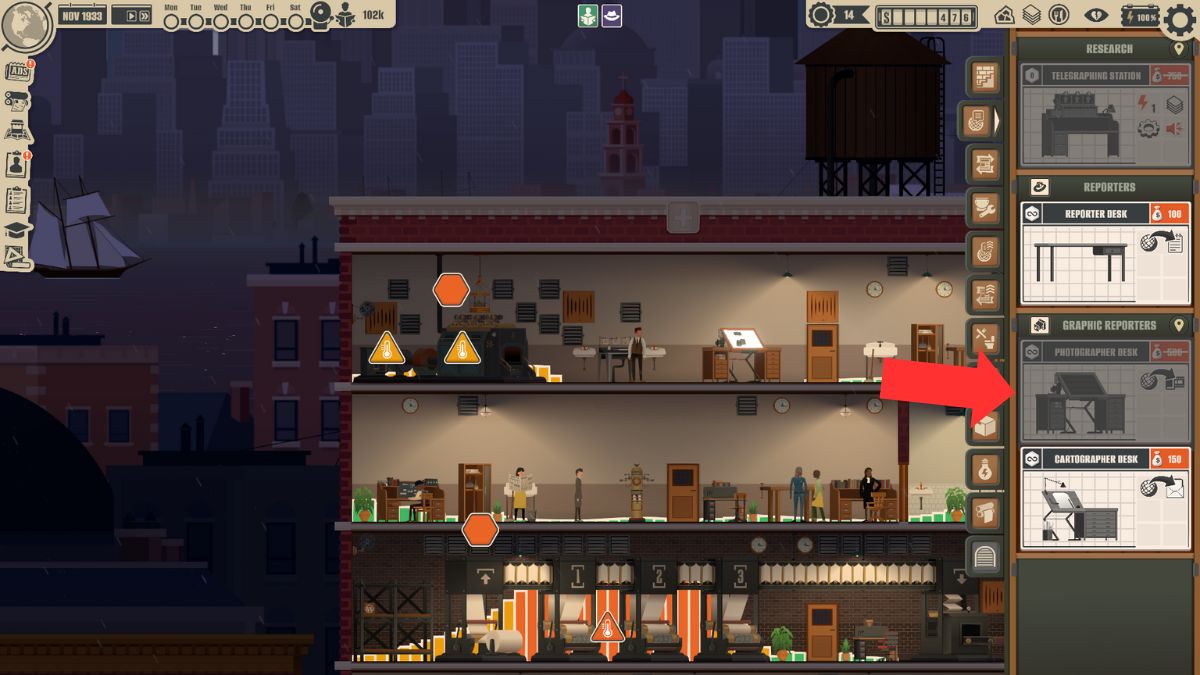Click the alarm bell icon
This screenshot has height=675, width=1200.
click(x=319, y=14)
